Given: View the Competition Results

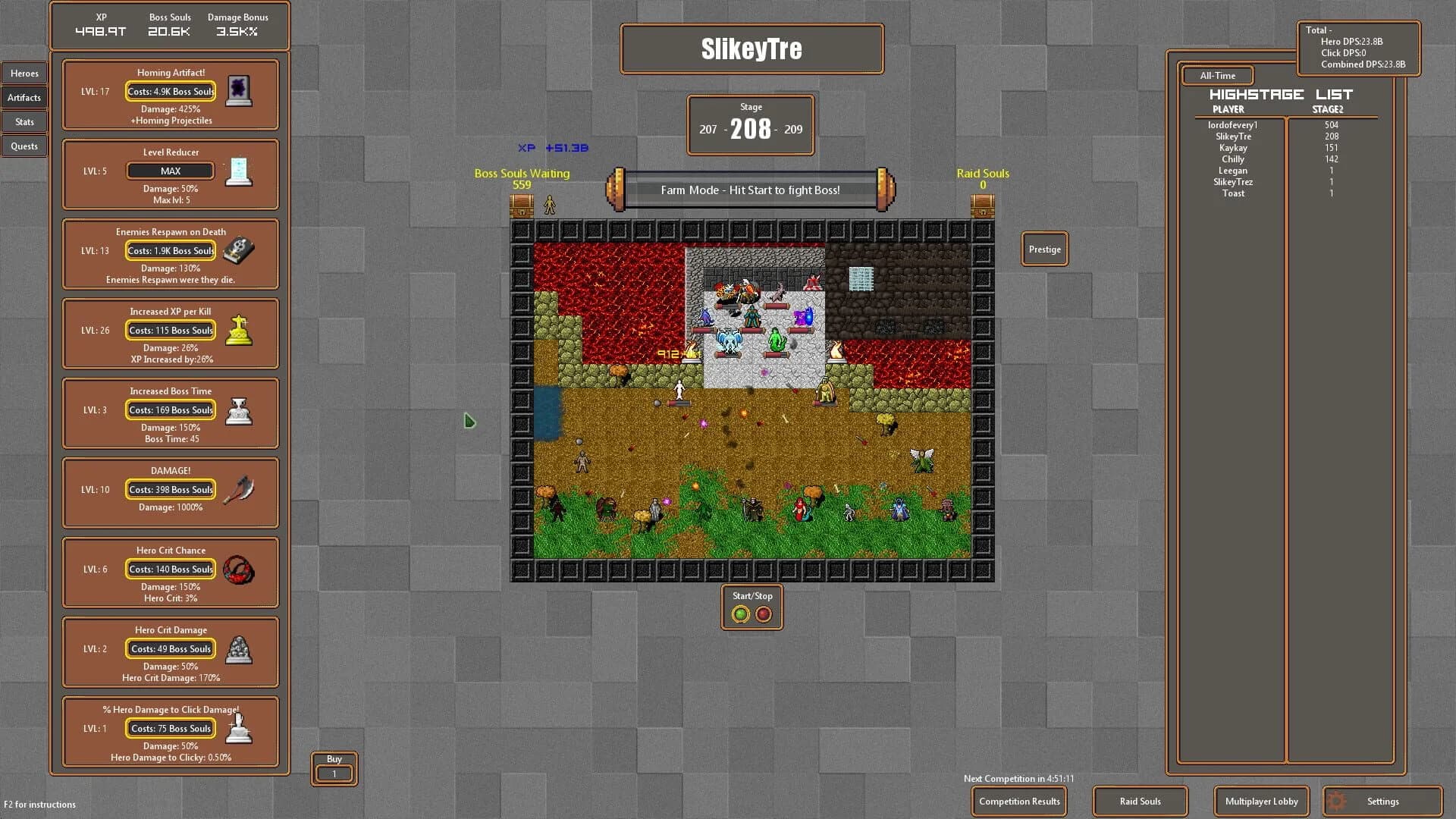Looking at the screenshot, I should tap(1018, 801).
